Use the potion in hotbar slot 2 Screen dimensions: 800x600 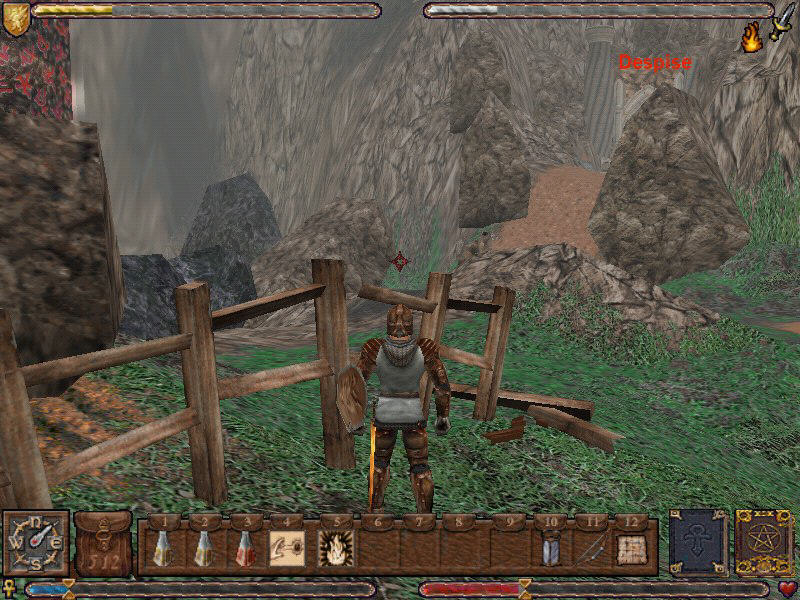pyautogui.click(x=203, y=548)
